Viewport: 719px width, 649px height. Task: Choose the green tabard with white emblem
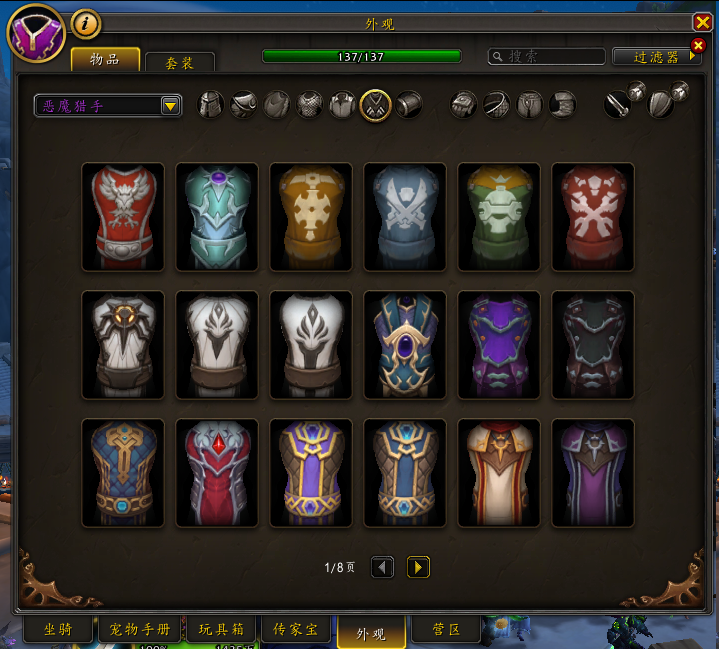pos(499,217)
